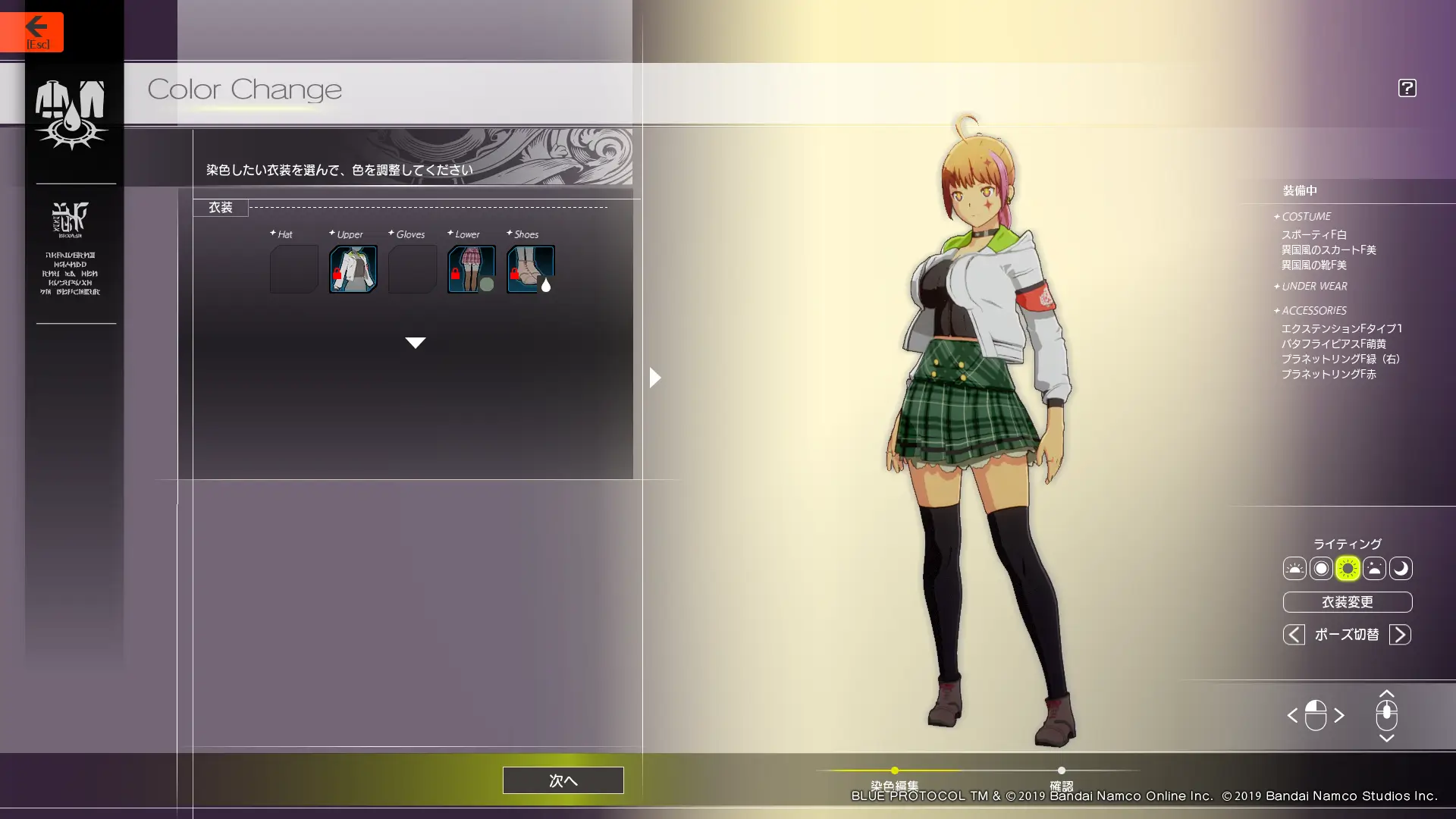Open 衣装変更 costume change
The image size is (1456, 819).
(x=1347, y=602)
